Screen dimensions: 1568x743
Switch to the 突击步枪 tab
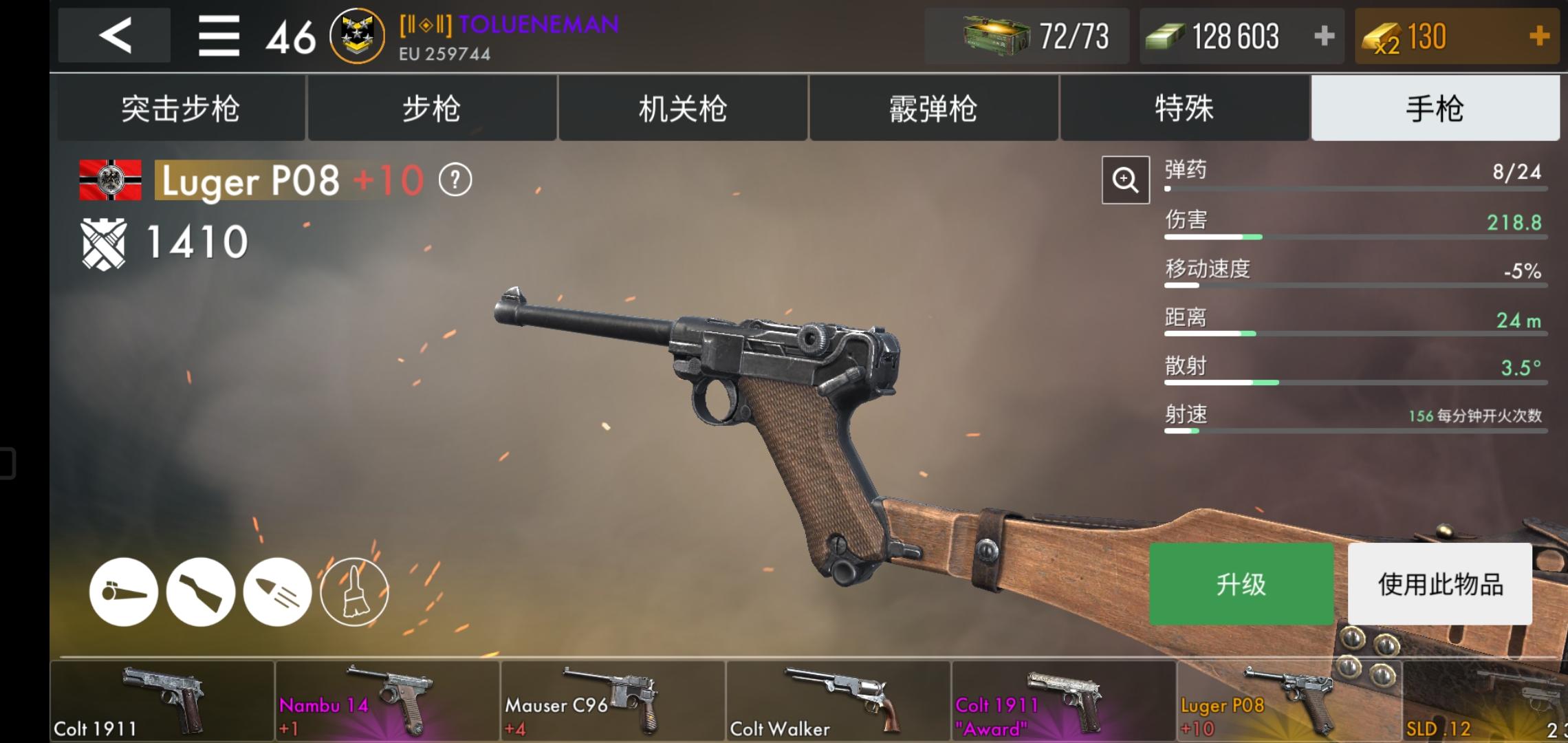[180, 109]
